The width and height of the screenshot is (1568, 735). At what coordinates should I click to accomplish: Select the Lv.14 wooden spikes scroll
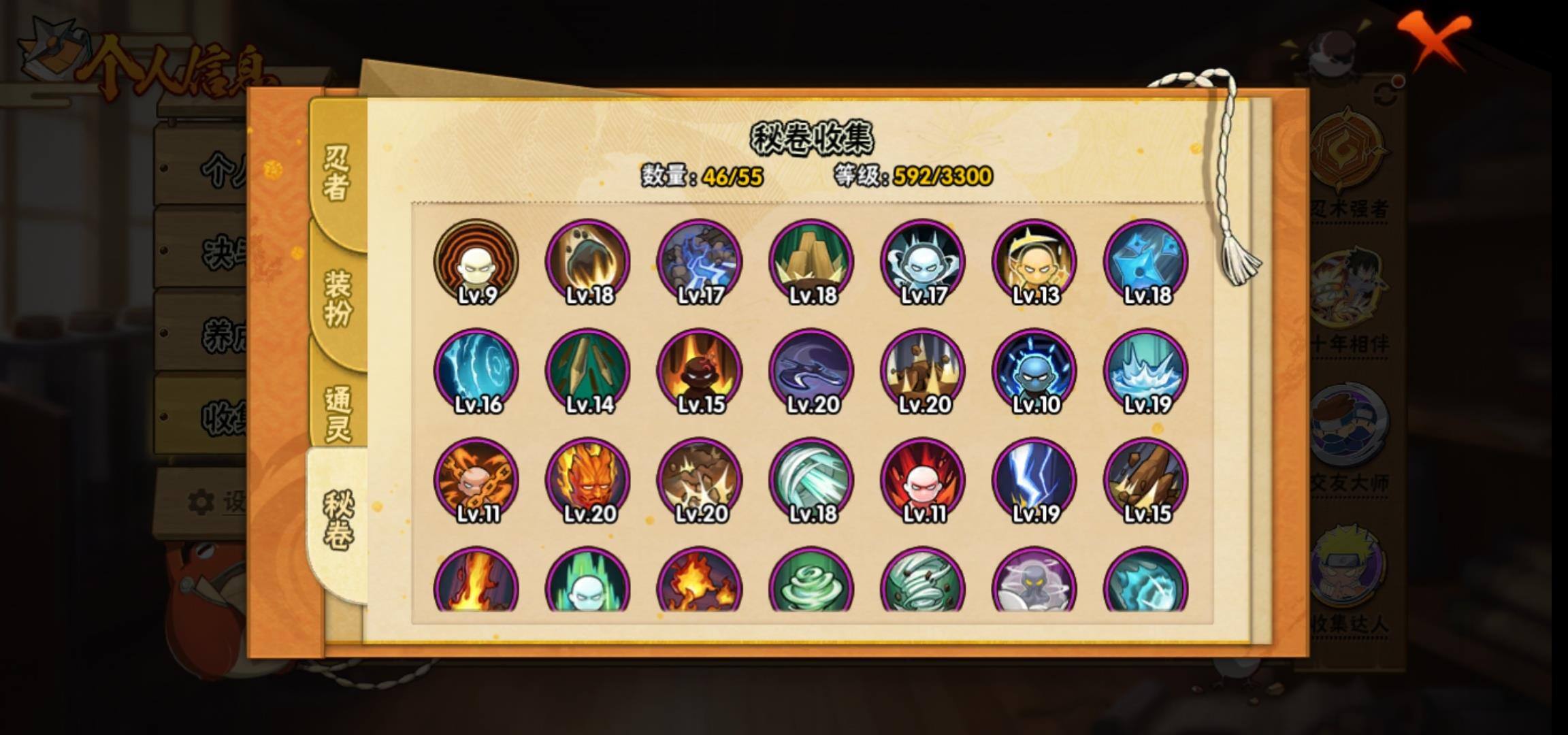587,371
